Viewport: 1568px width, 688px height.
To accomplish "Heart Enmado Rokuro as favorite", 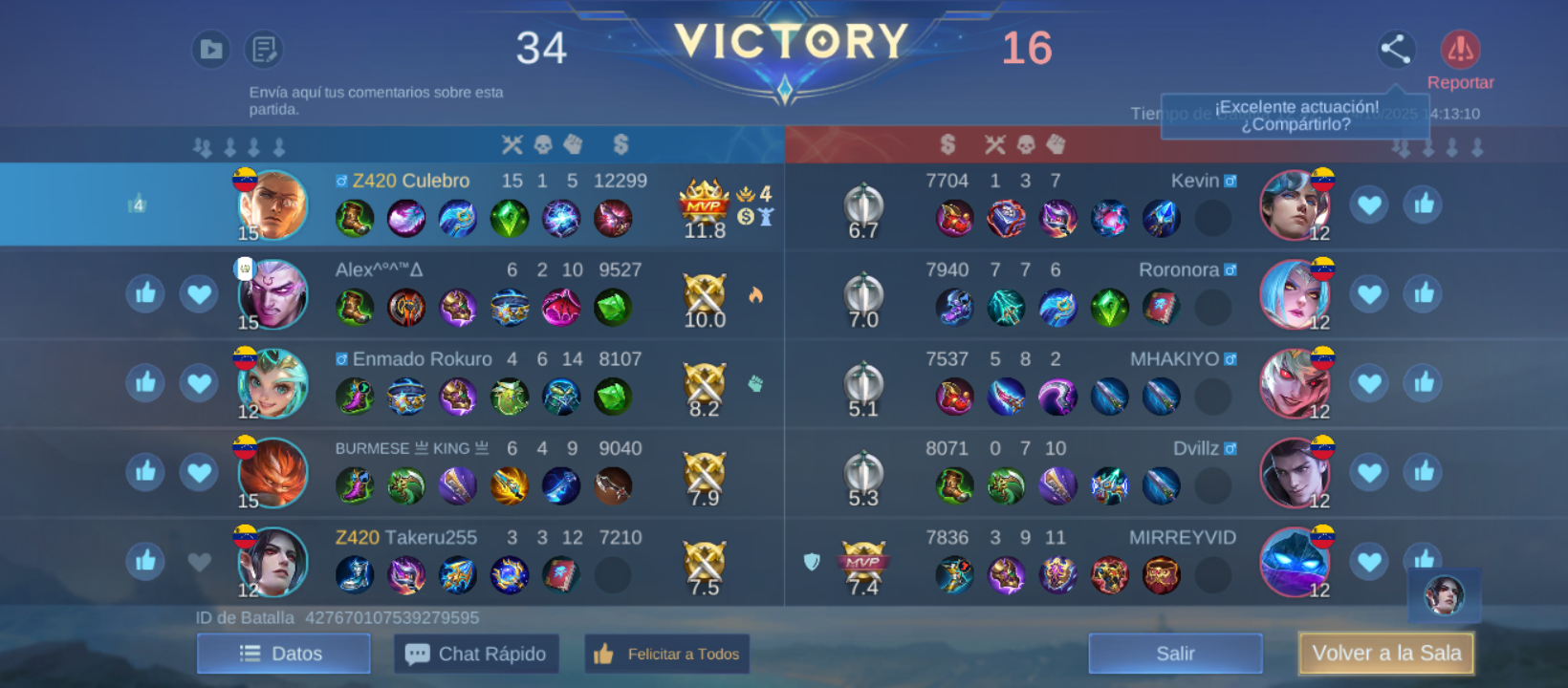I will pos(199,382).
